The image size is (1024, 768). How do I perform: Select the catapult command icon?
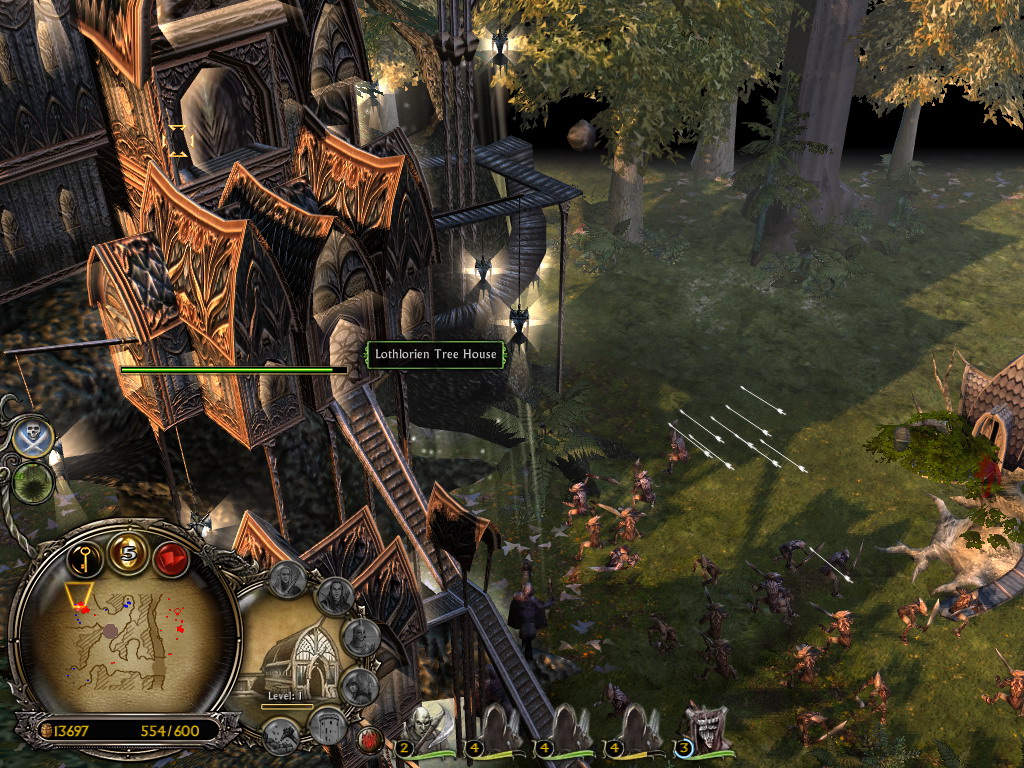click(281, 735)
